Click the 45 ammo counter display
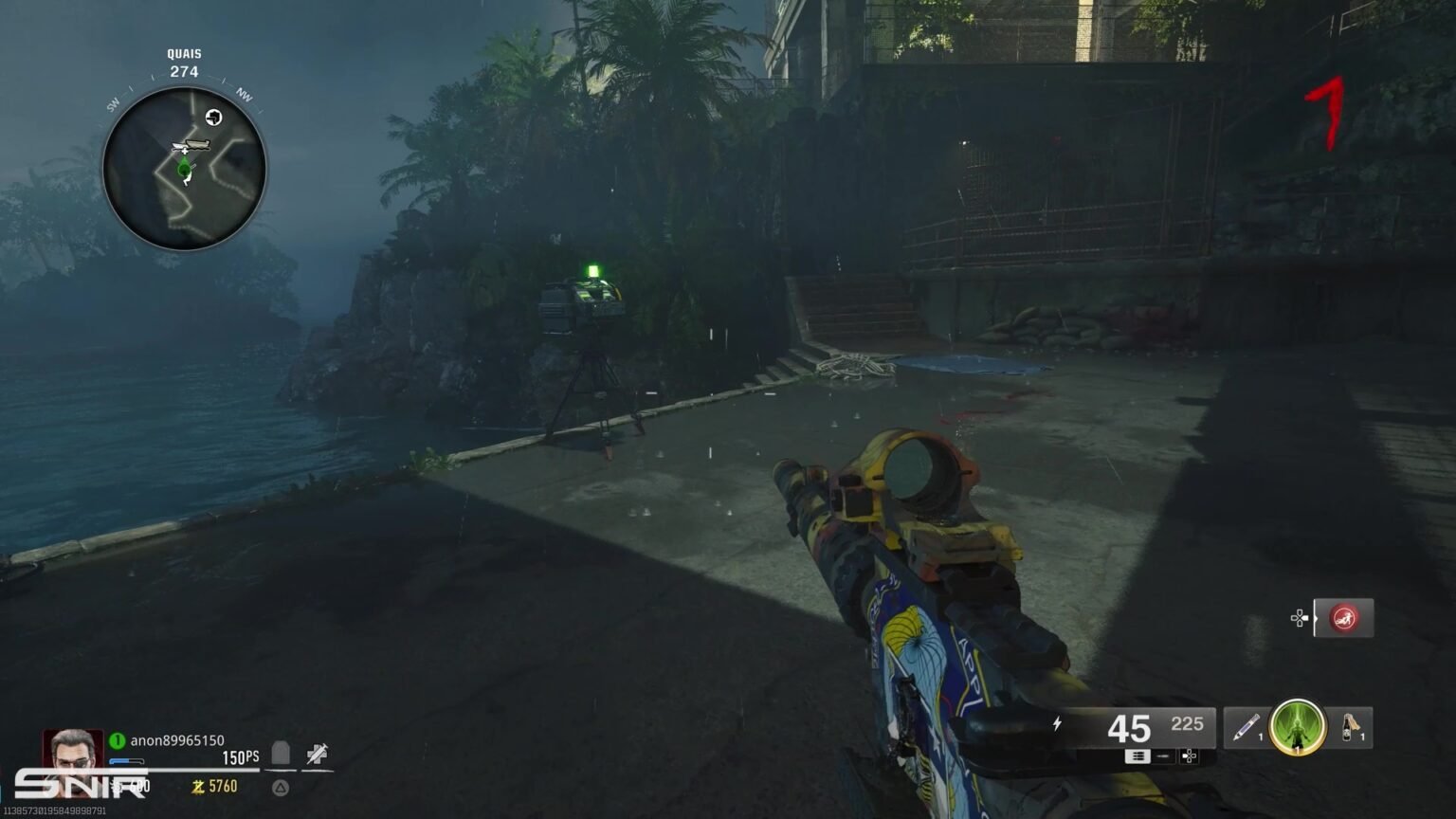The image size is (1456, 819). click(1128, 728)
